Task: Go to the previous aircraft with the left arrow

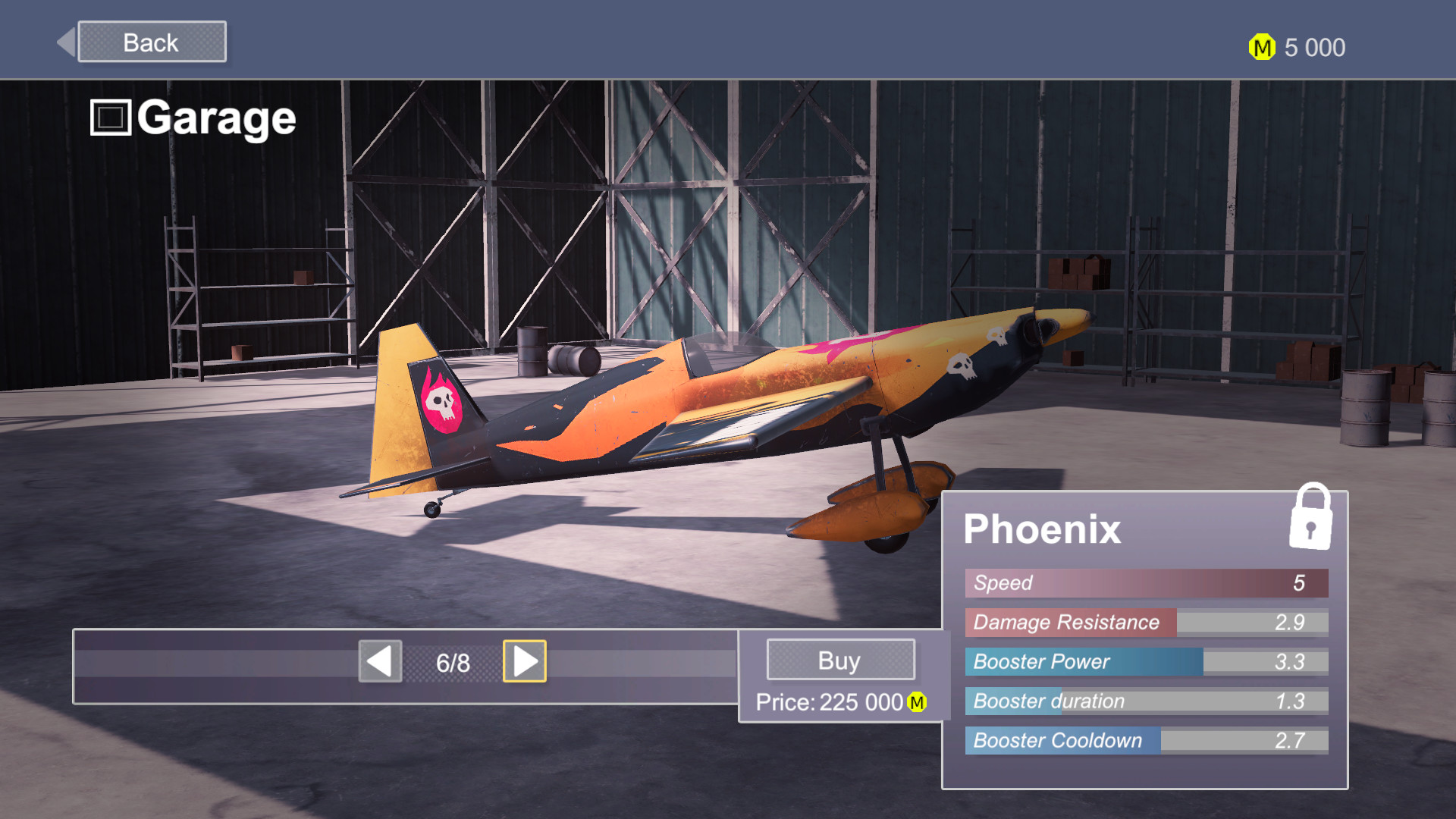Action: (x=380, y=661)
